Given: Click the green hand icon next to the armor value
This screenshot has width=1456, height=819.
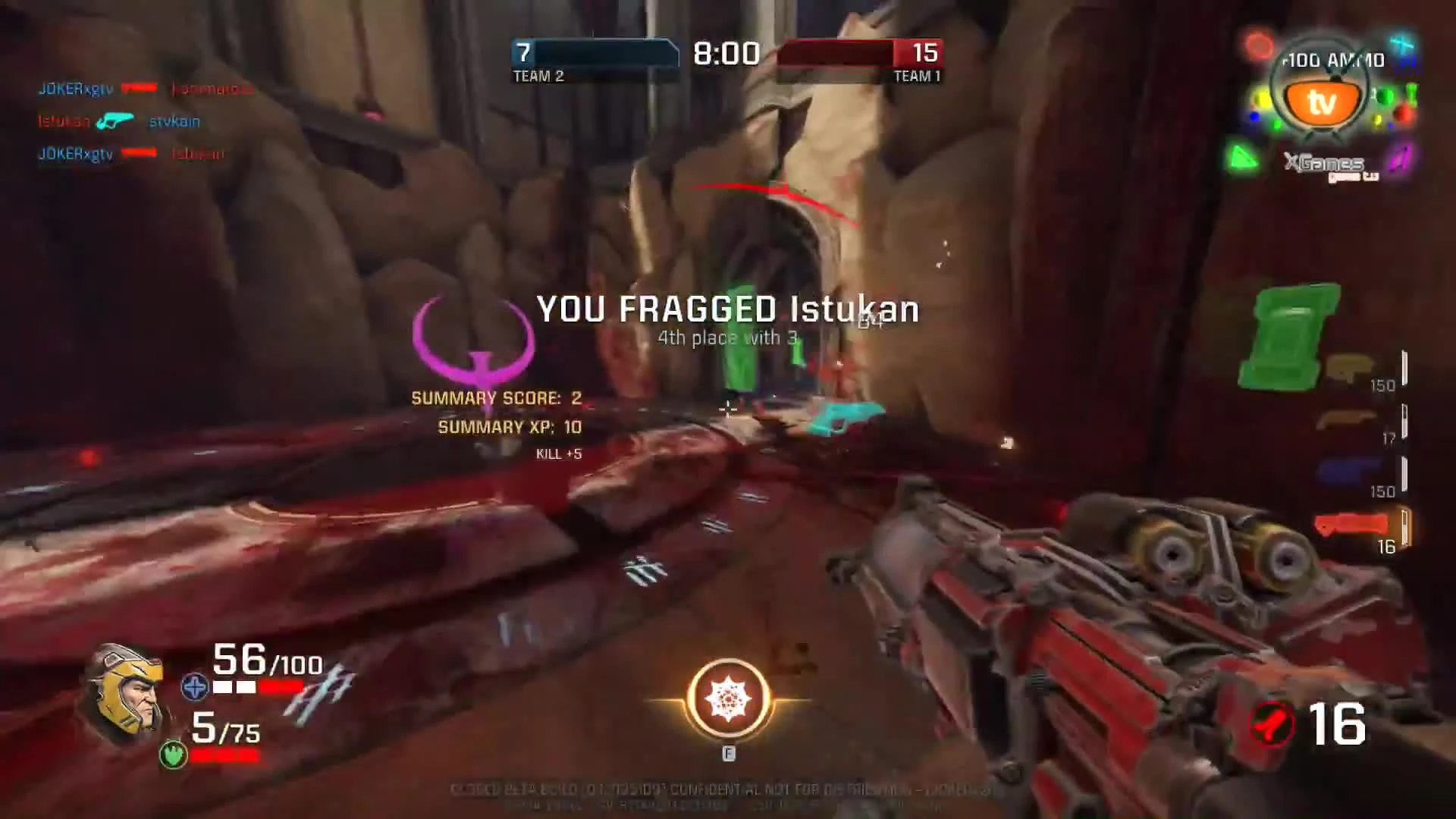Looking at the screenshot, I should [173, 755].
